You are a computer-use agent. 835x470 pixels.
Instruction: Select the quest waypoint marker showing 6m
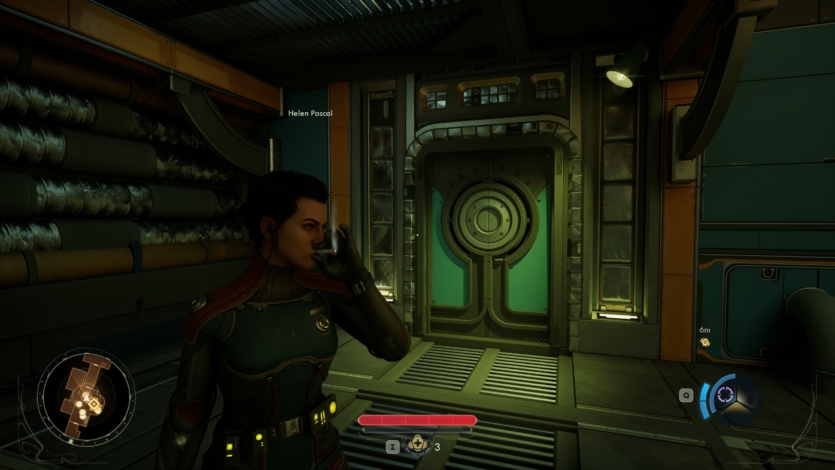704,343
